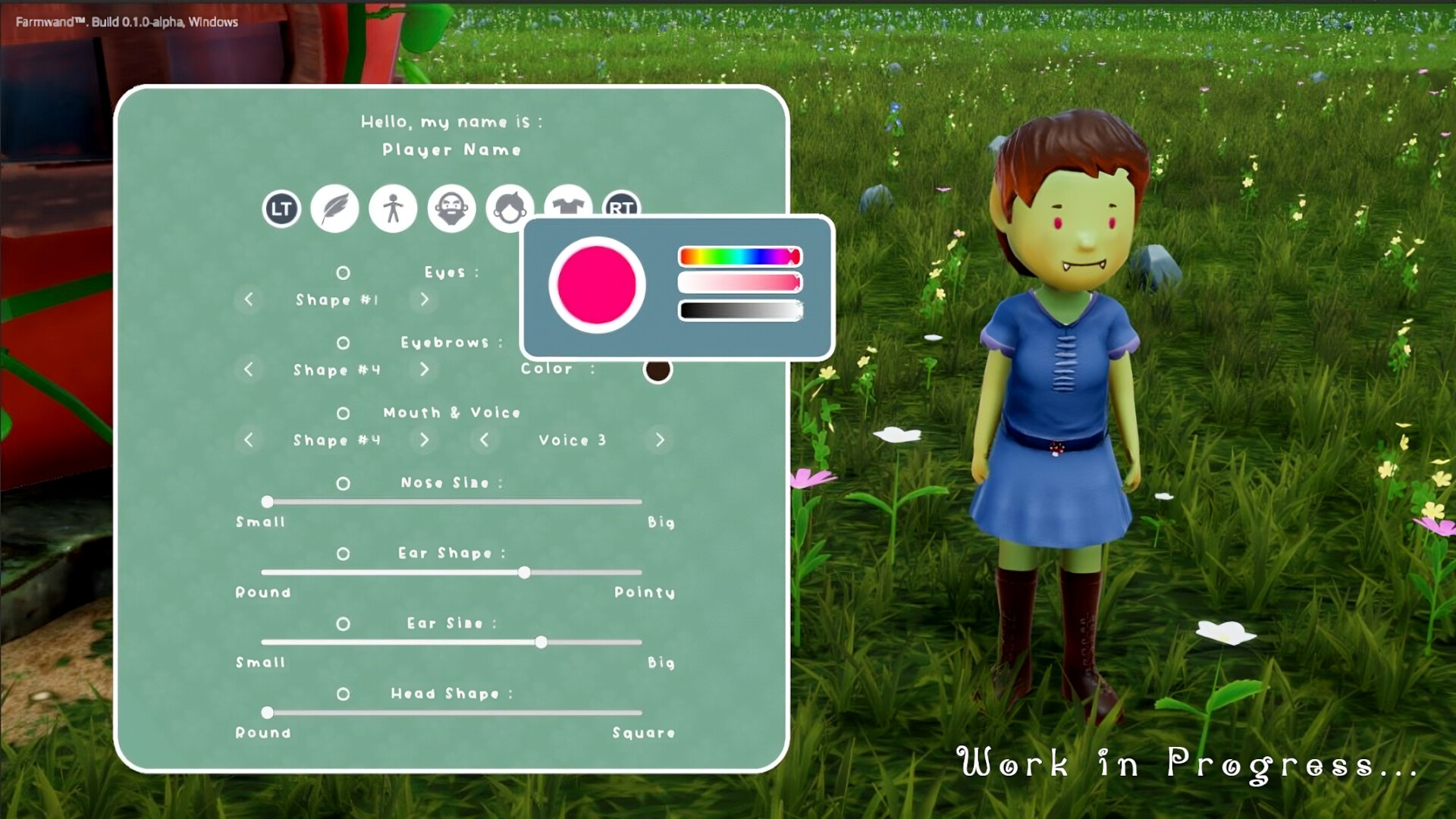Select the Head Shape radio button

[343, 694]
